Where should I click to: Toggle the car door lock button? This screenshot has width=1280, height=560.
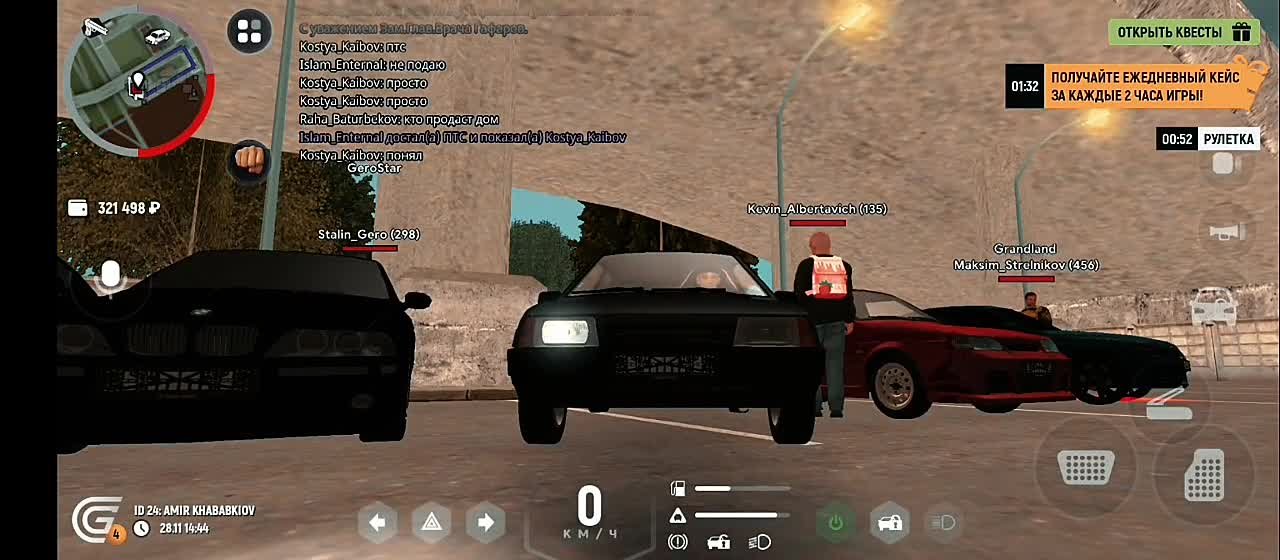pyautogui.click(x=889, y=522)
